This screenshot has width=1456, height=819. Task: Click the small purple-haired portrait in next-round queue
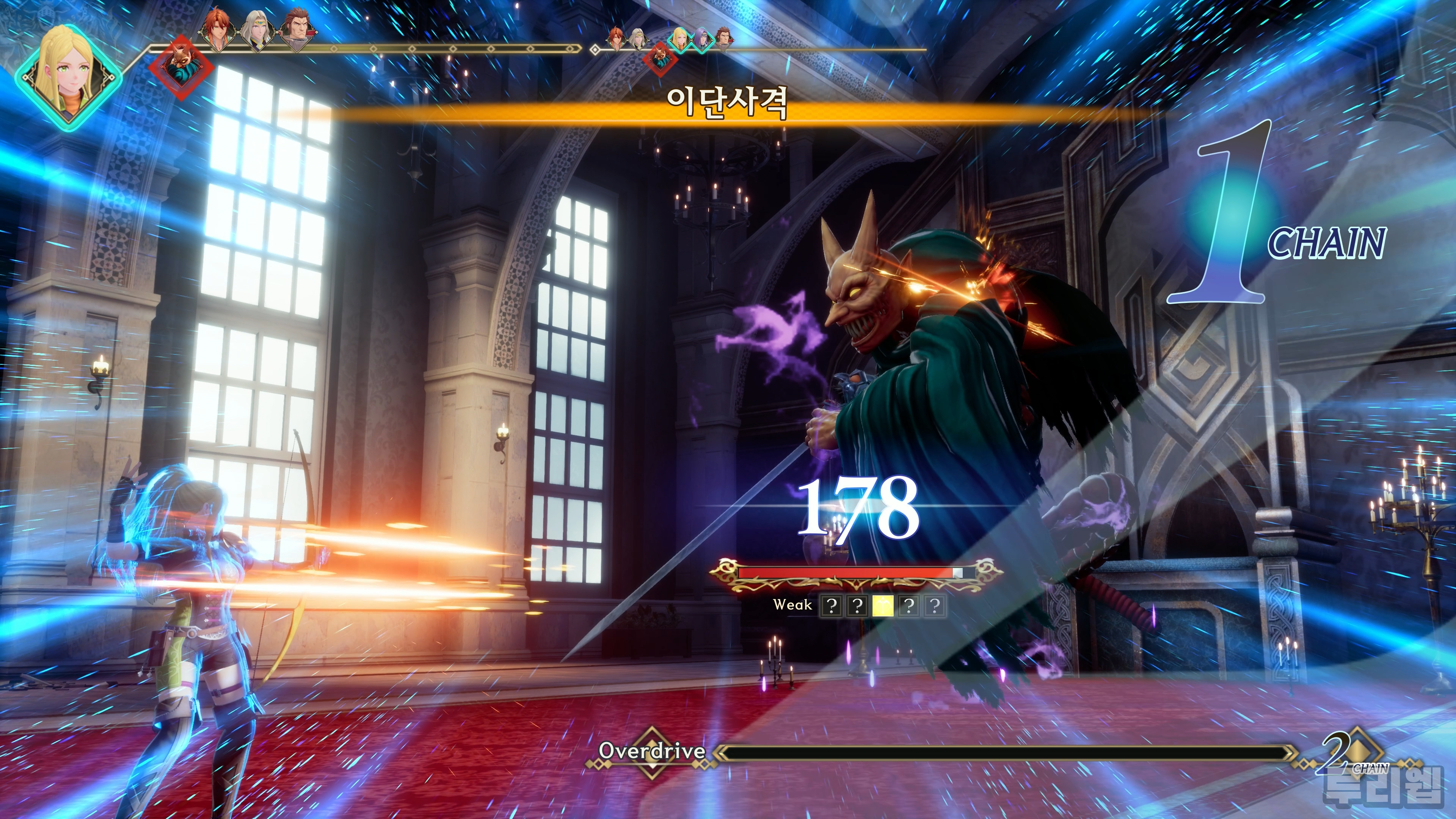pos(701,39)
